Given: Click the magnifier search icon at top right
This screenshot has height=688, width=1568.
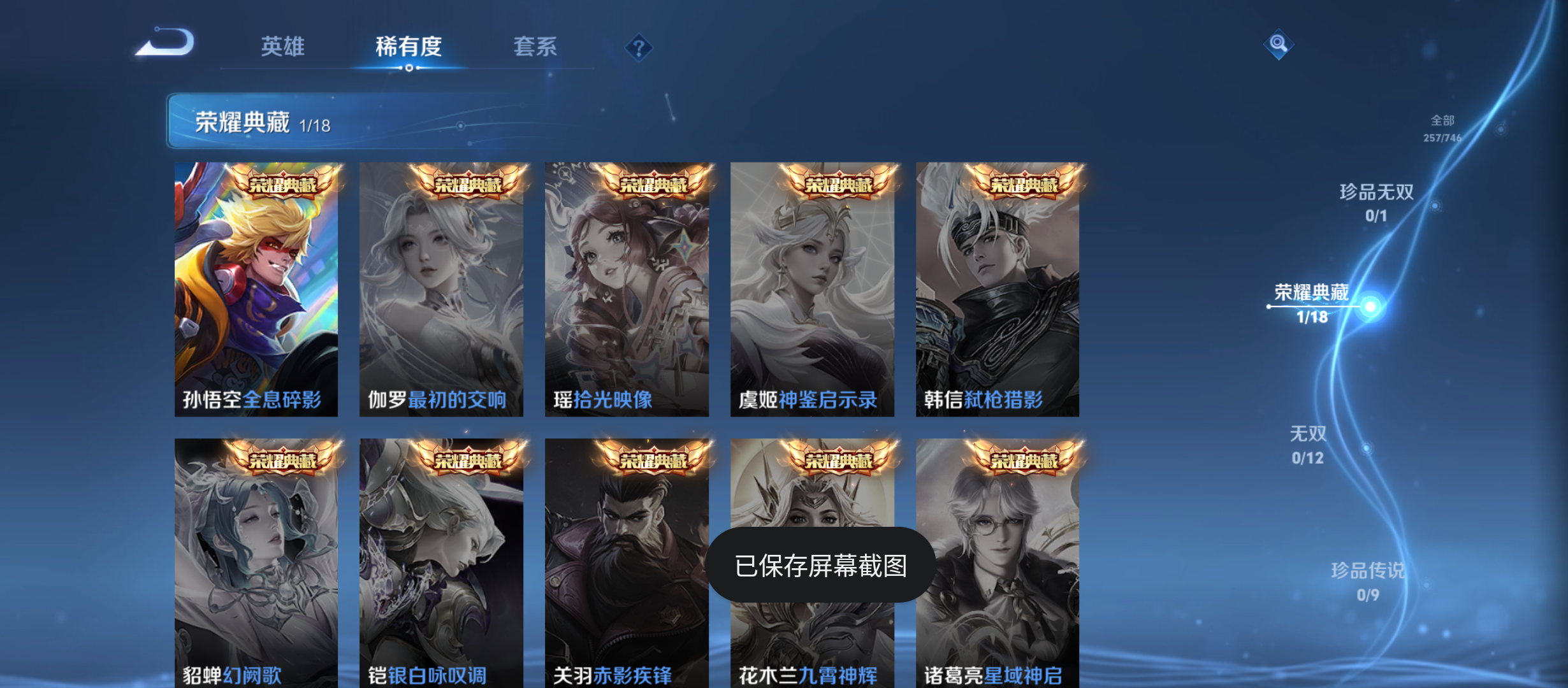Looking at the screenshot, I should coord(1277,45).
